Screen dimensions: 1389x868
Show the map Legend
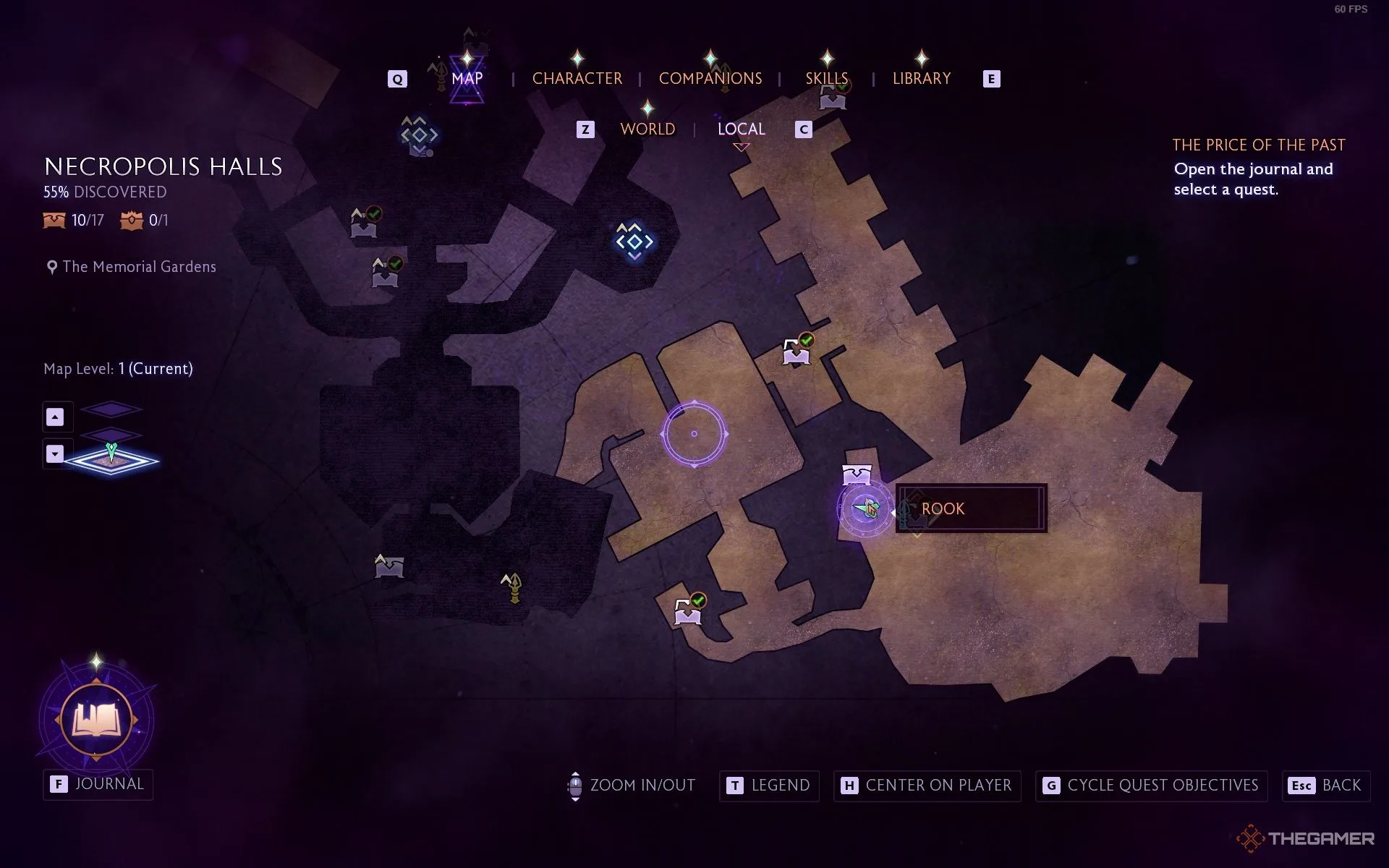pos(768,786)
